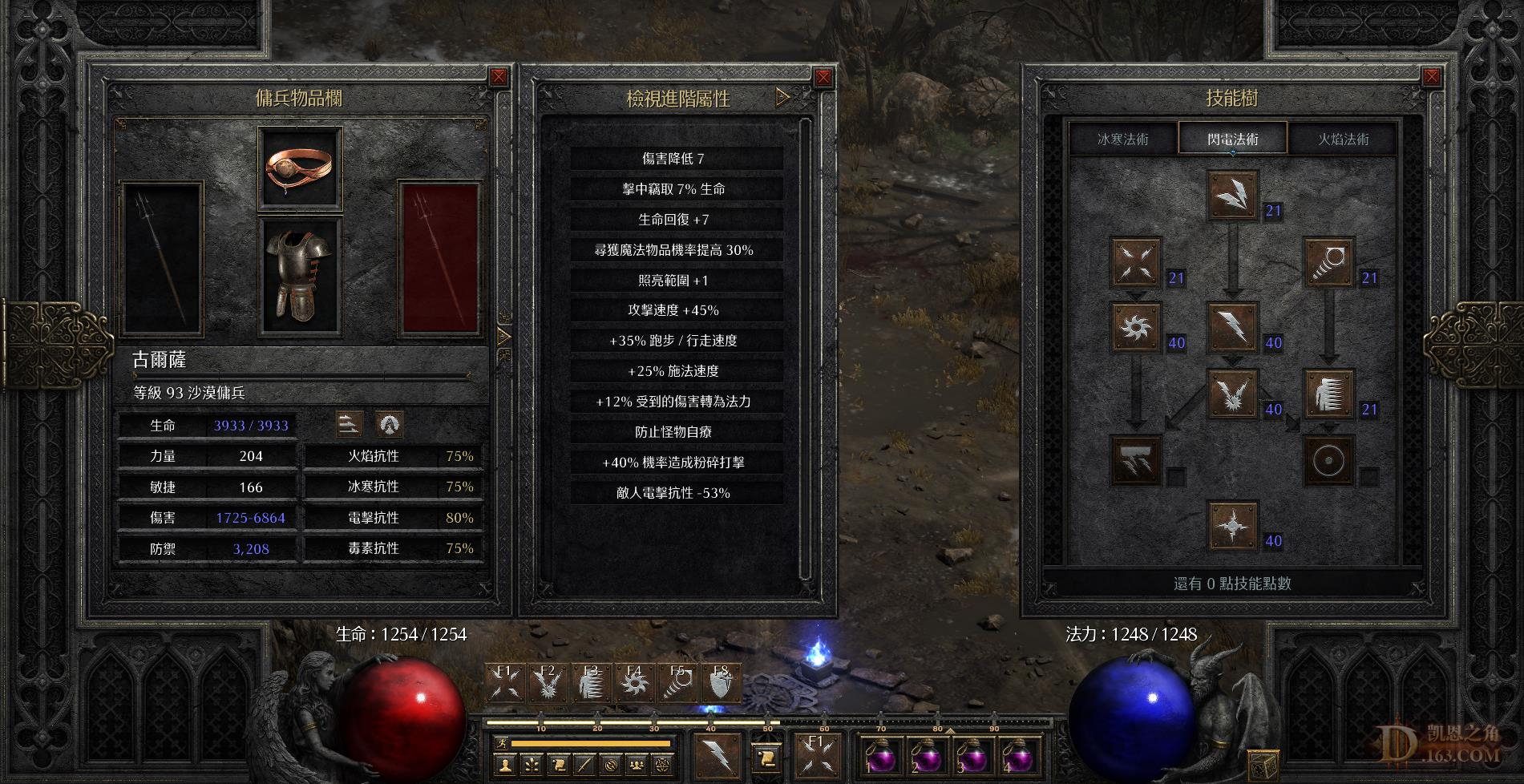1524x784 pixels.
Task: Select the mercenary's body armor slot
Action: pos(300,277)
